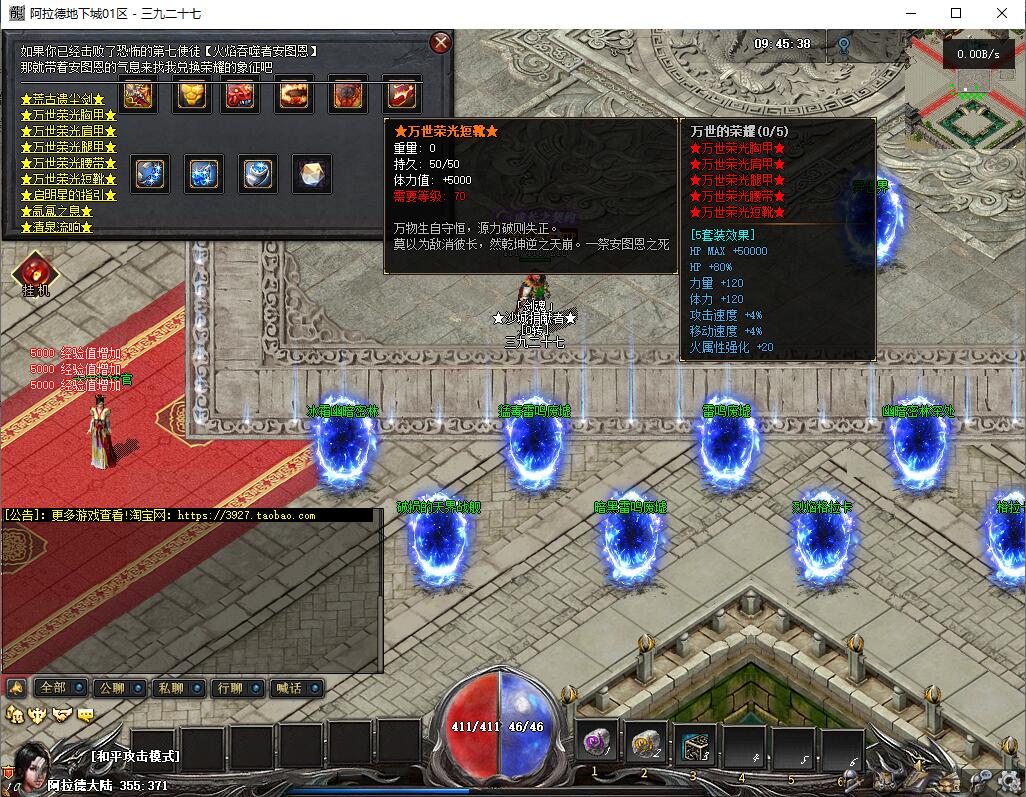
Task: Select the 荒古遗尘剑 exchange link
Action: coord(62,99)
